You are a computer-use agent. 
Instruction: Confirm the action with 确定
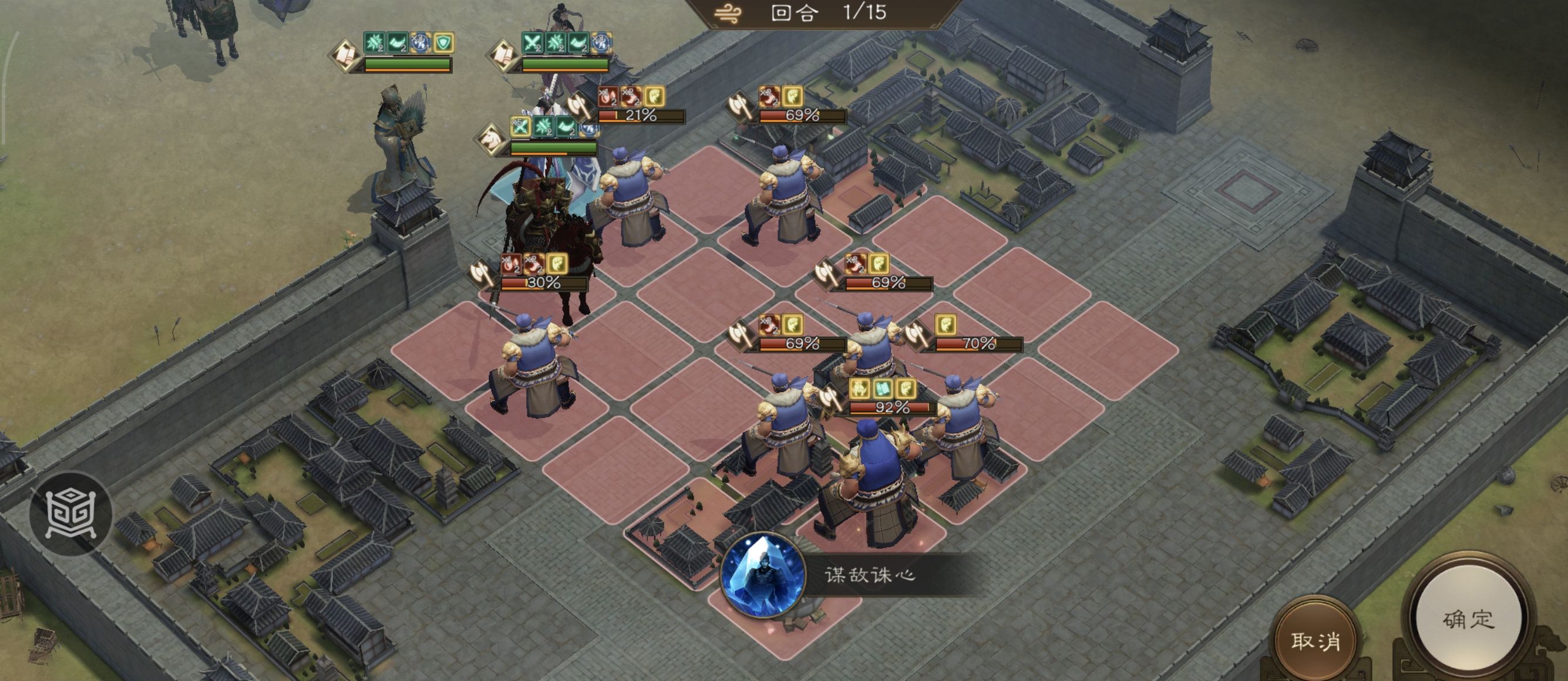pos(1468,618)
